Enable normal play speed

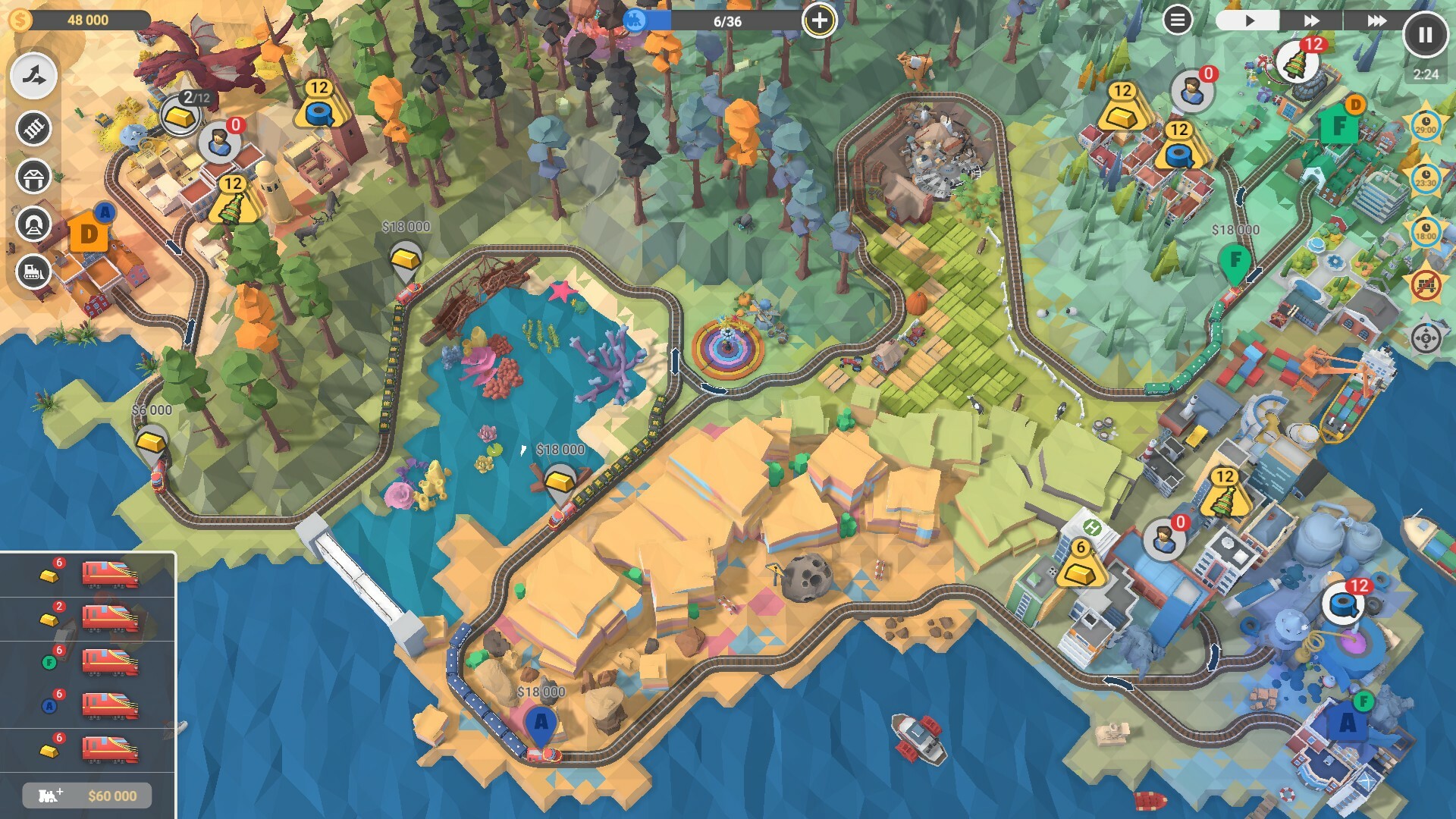pyautogui.click(x=1249, y=22)
